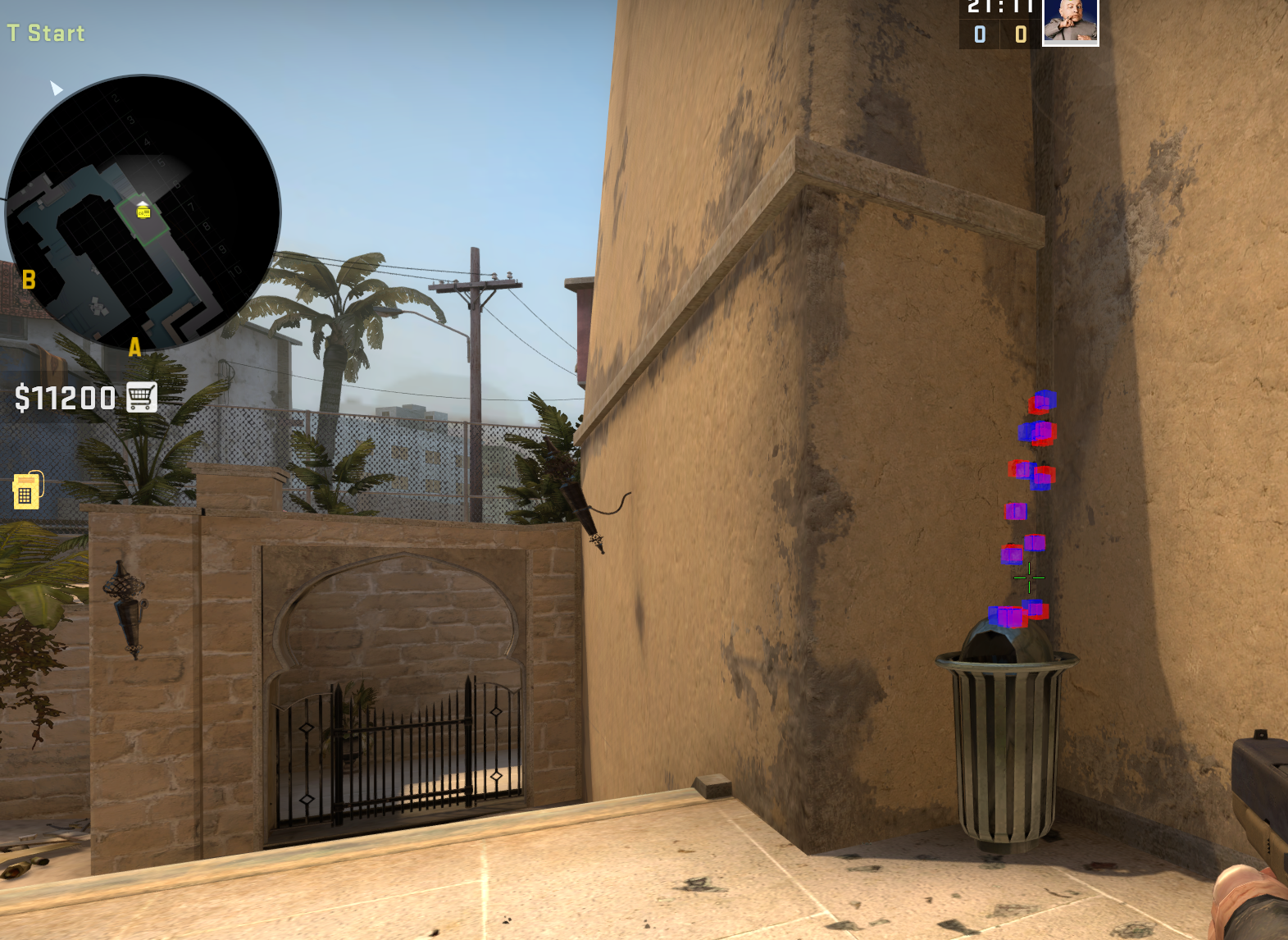Click the money amount $11200
This screenshot has height=940, width=1288.
point(64,398)
